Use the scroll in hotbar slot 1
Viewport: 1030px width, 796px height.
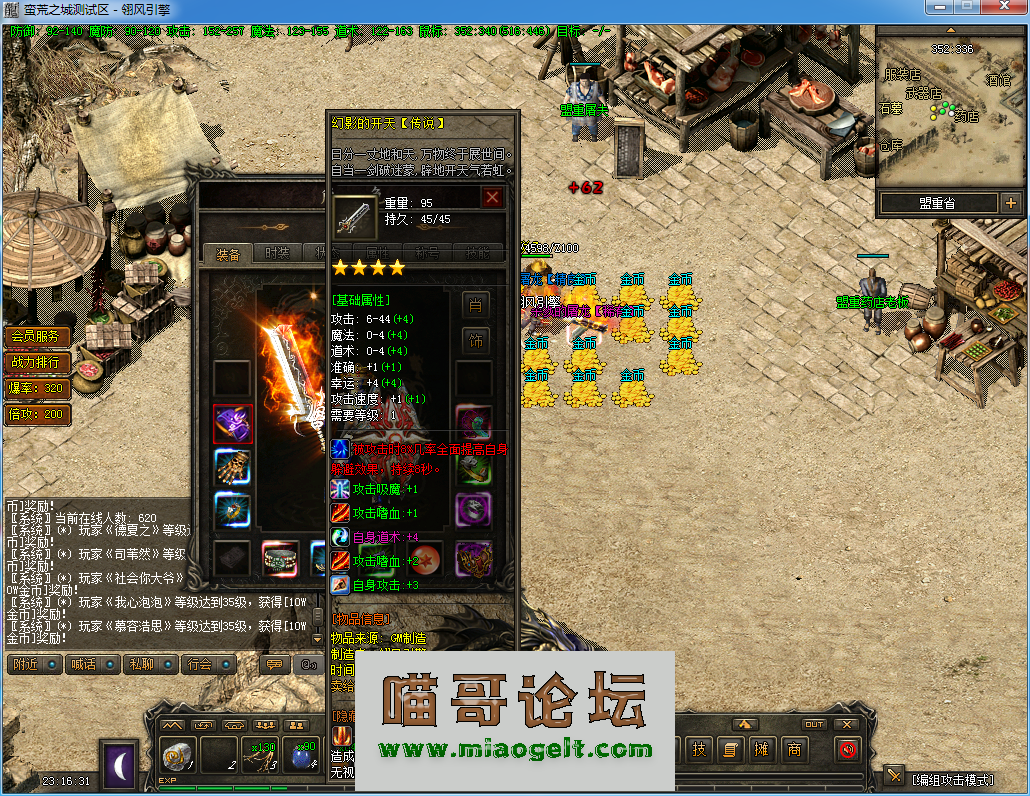pos(178,756)
